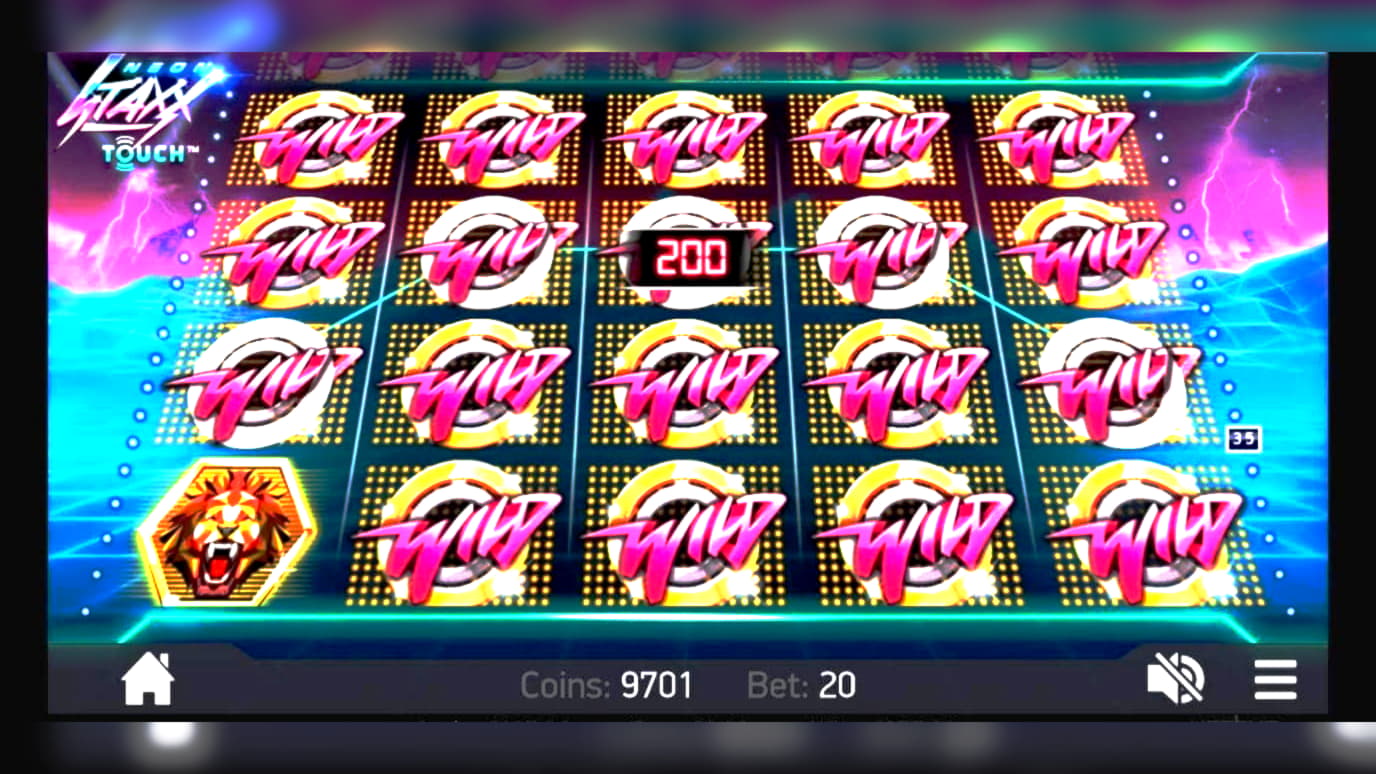Click the 35 payline number badge

pos(1243,440)
